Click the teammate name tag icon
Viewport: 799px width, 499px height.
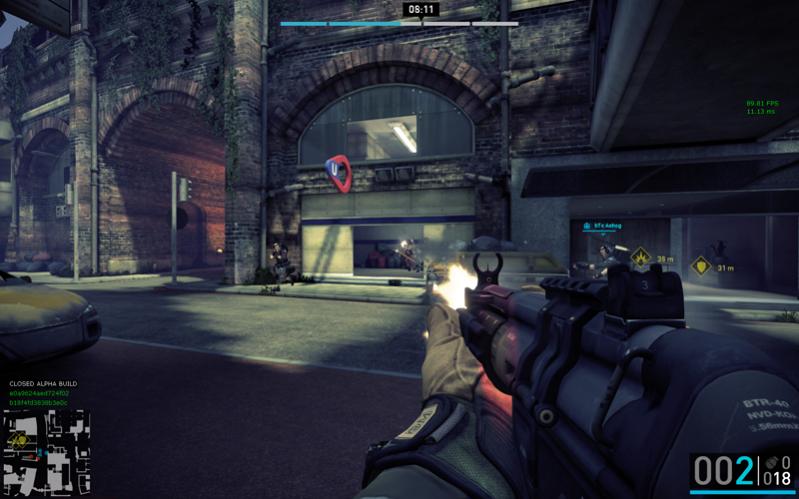pos(586,226)
